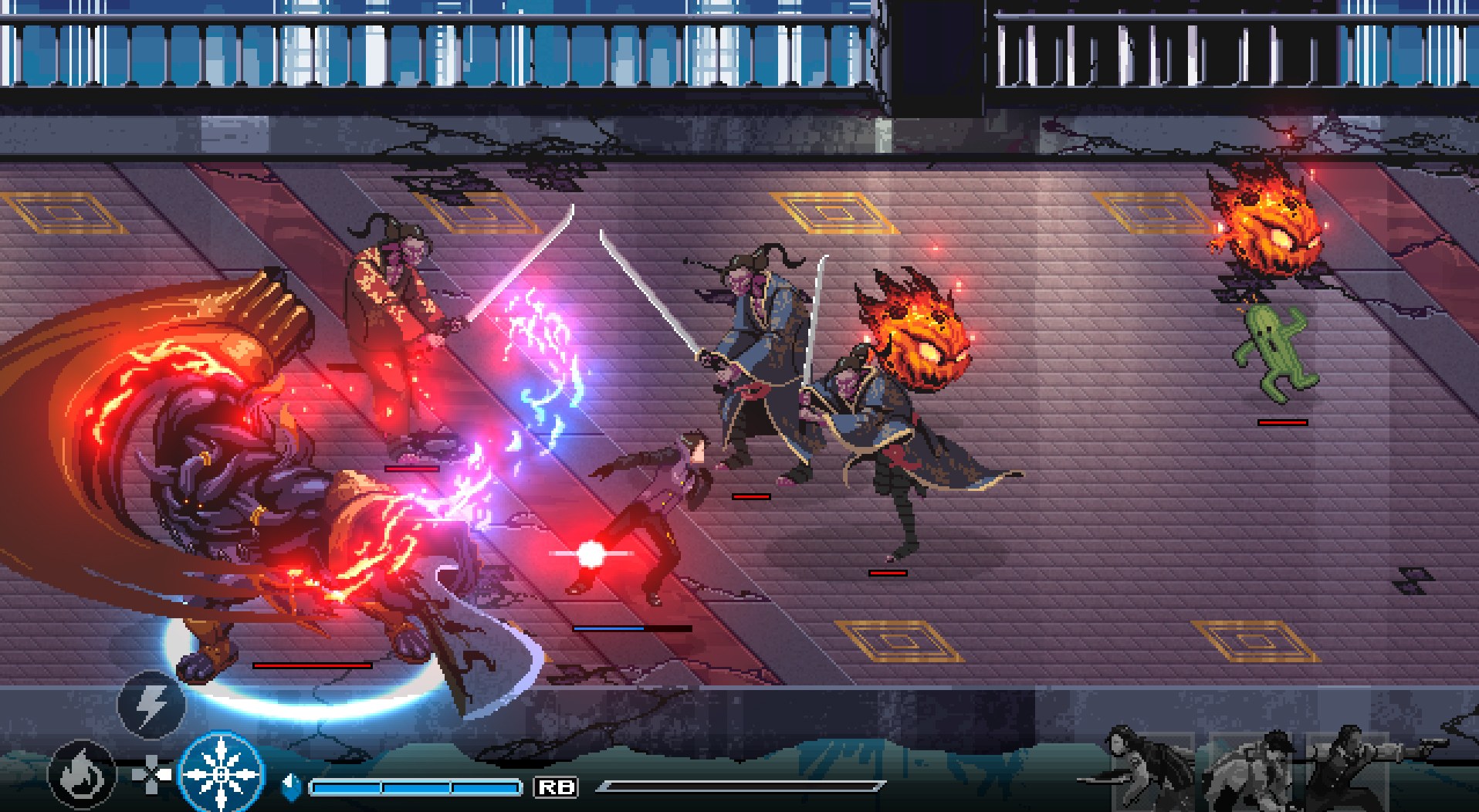Click the blue MP droplet icon
The height and width of the screenshot is (812, 1479).
tap(292, 786)
